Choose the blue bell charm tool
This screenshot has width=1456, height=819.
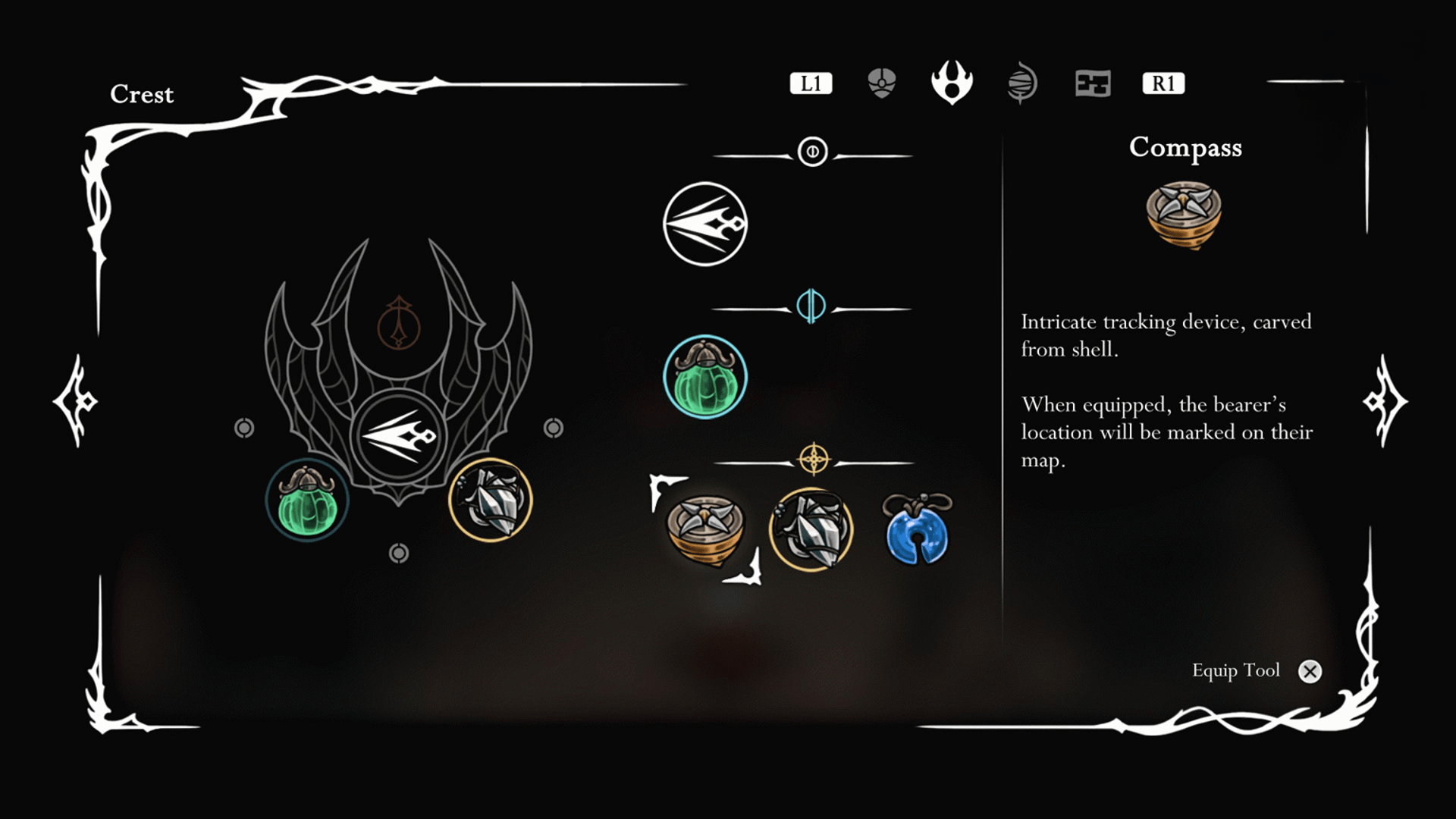[918, 529]
